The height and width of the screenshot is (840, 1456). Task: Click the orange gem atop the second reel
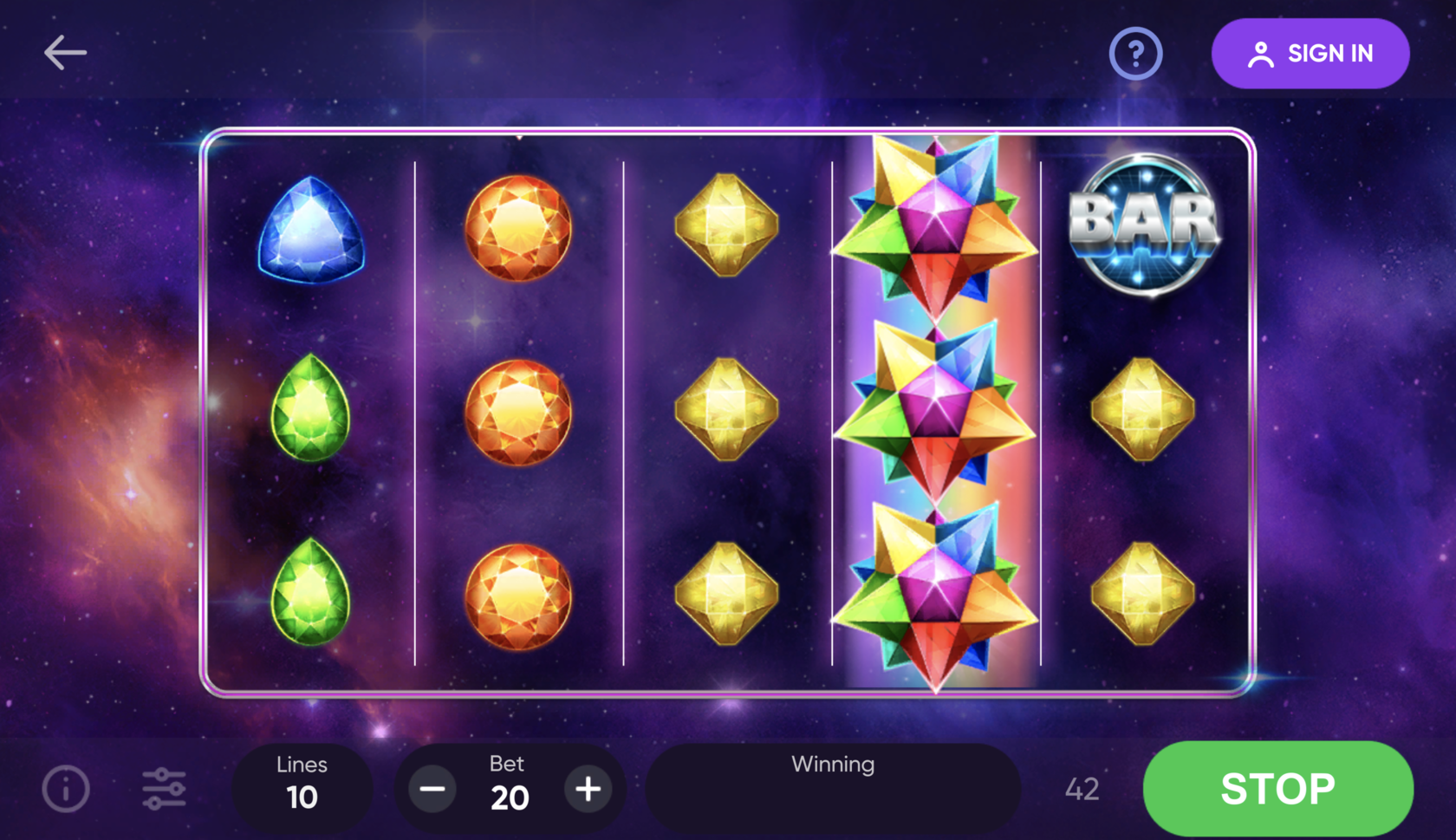(518, 227)
